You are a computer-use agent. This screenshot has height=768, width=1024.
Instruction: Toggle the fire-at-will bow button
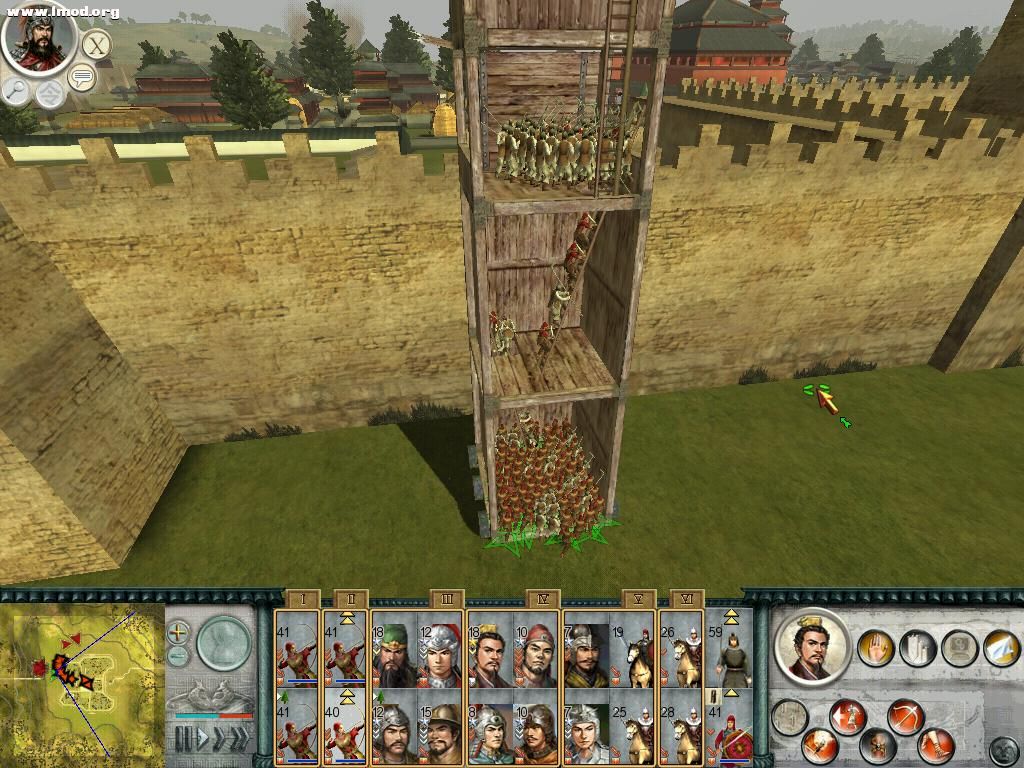click(x=906, y=716)
